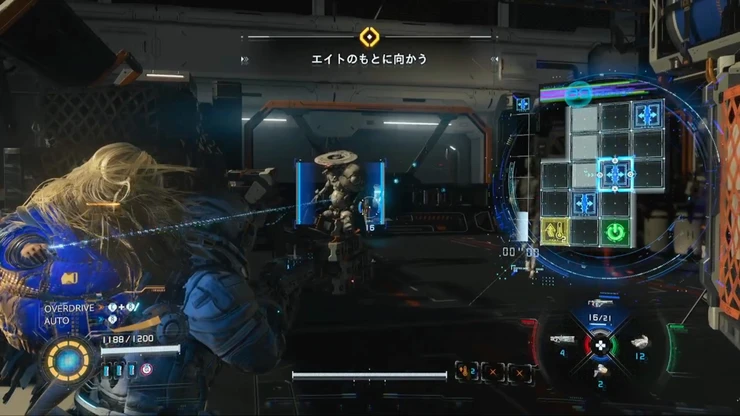Select the yellow node tile in the hacking grid

tap(556, 232)
